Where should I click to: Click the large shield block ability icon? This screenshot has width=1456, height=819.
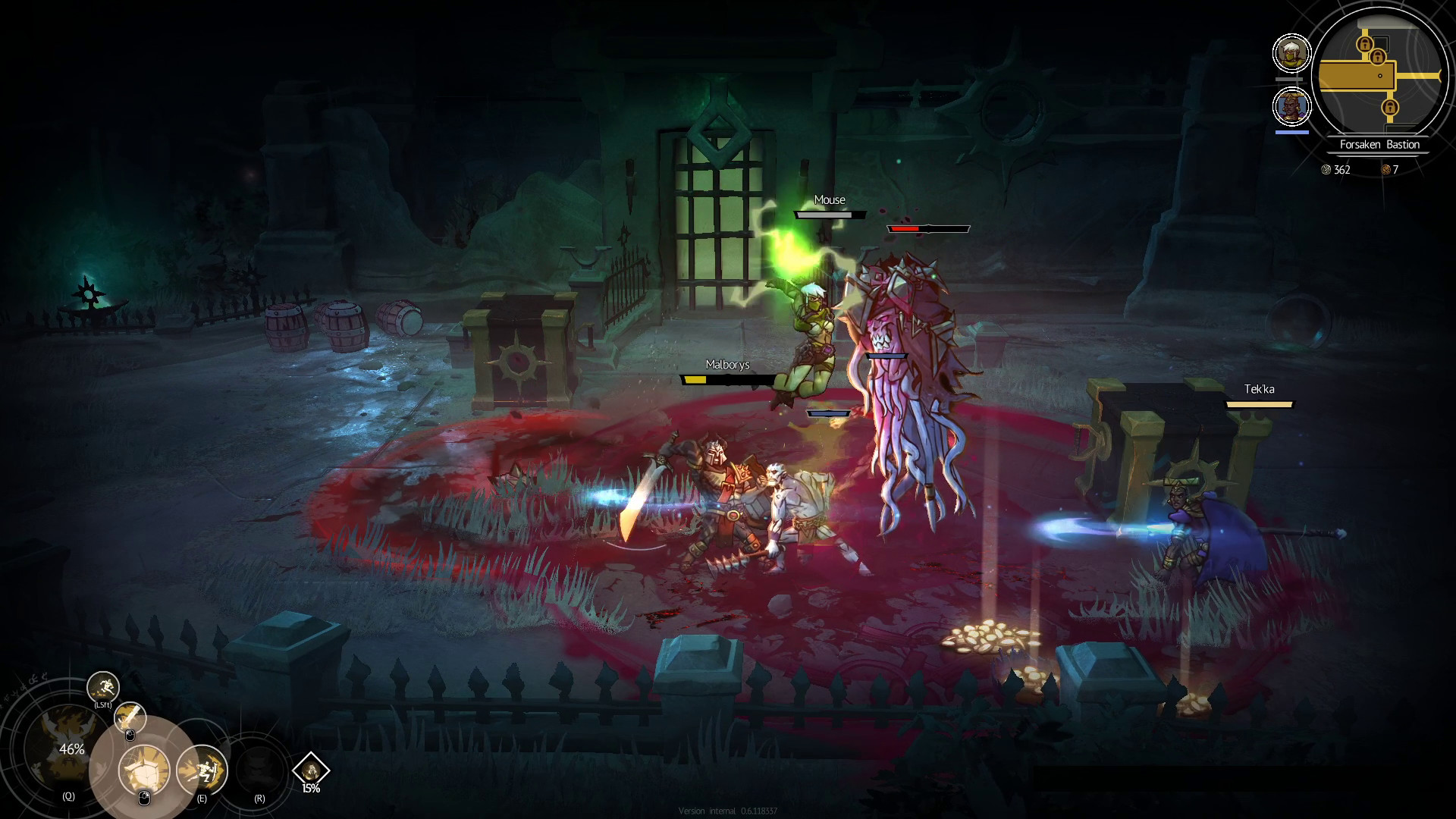click(144, 770)
